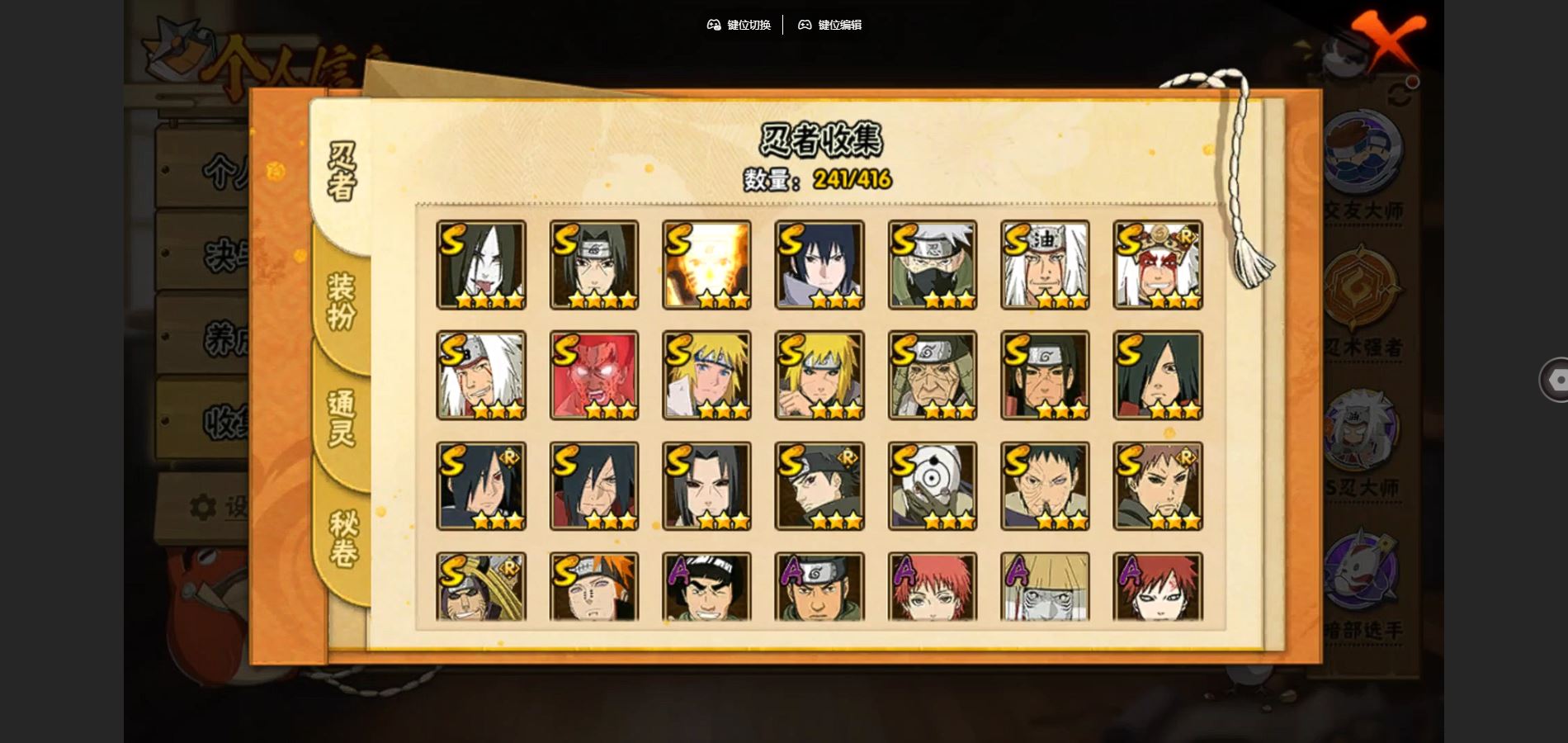Open the Tobi orange spiral mask card
The image size is (1568, 743).
point(933,486)
